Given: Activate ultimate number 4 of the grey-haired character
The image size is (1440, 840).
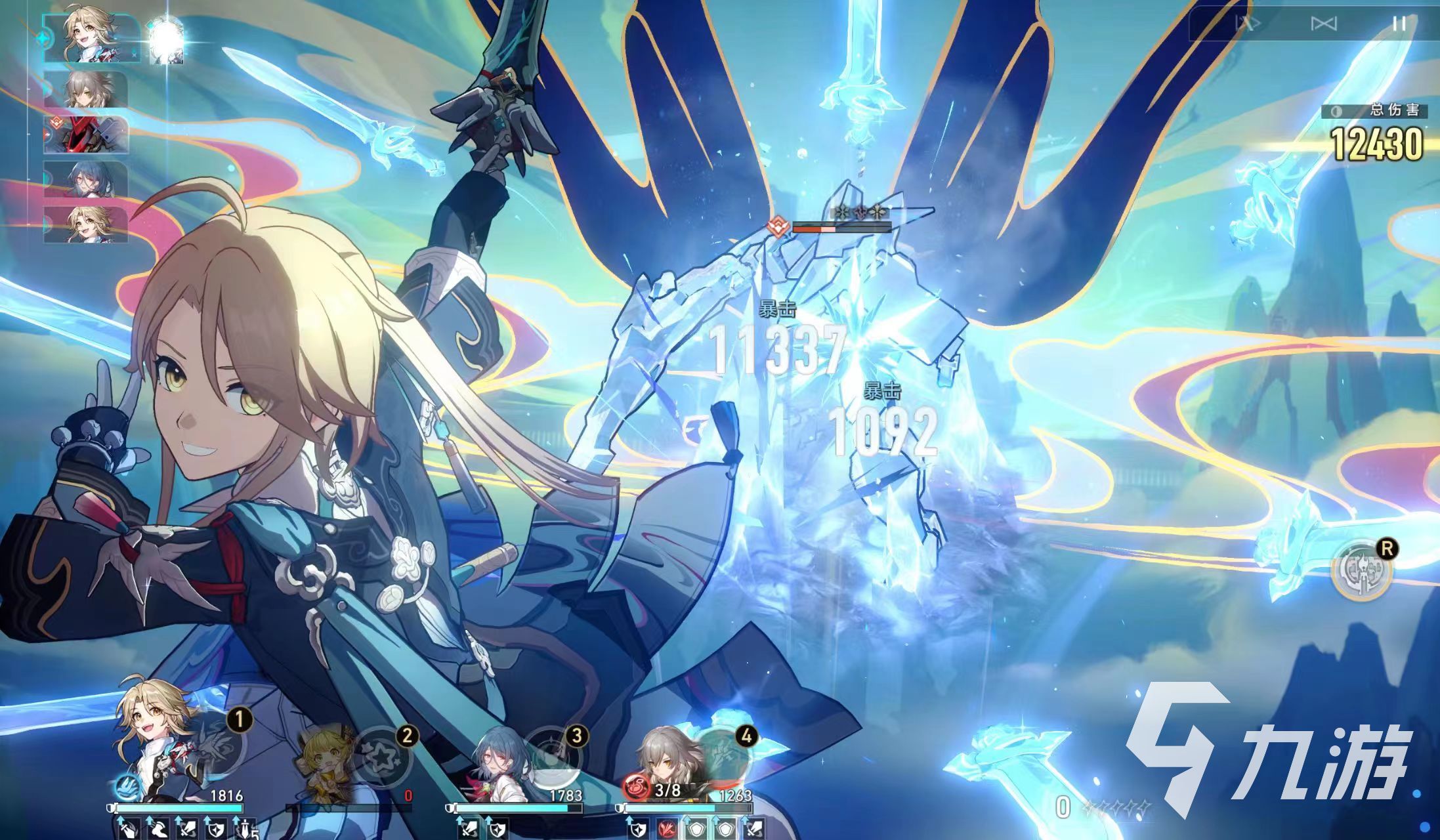Looking at the screenshot, I should pyautogui.click(x=722, y=756).
